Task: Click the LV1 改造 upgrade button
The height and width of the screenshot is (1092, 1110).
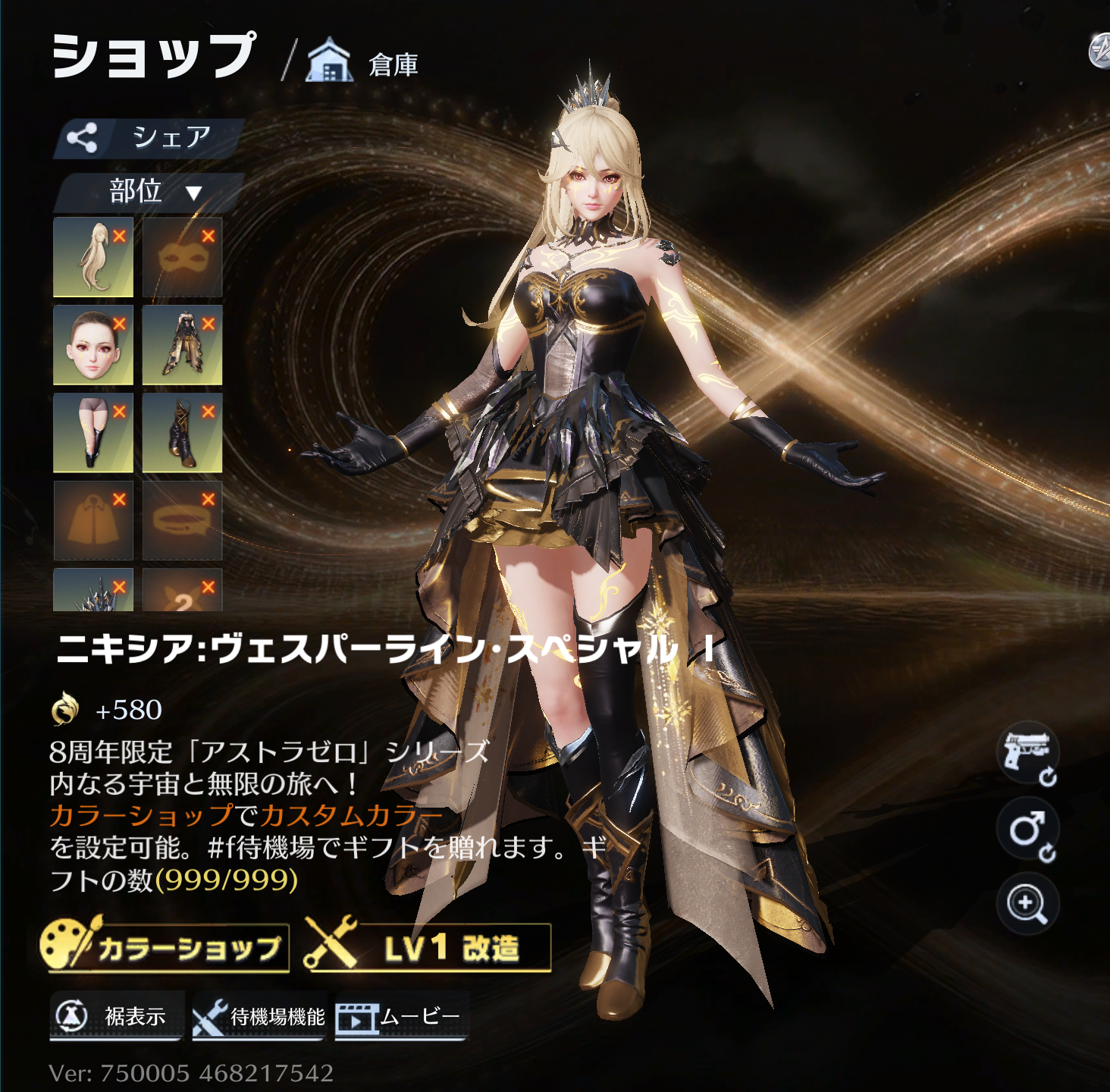Action: pyautogui.click(x=428, y=947)
